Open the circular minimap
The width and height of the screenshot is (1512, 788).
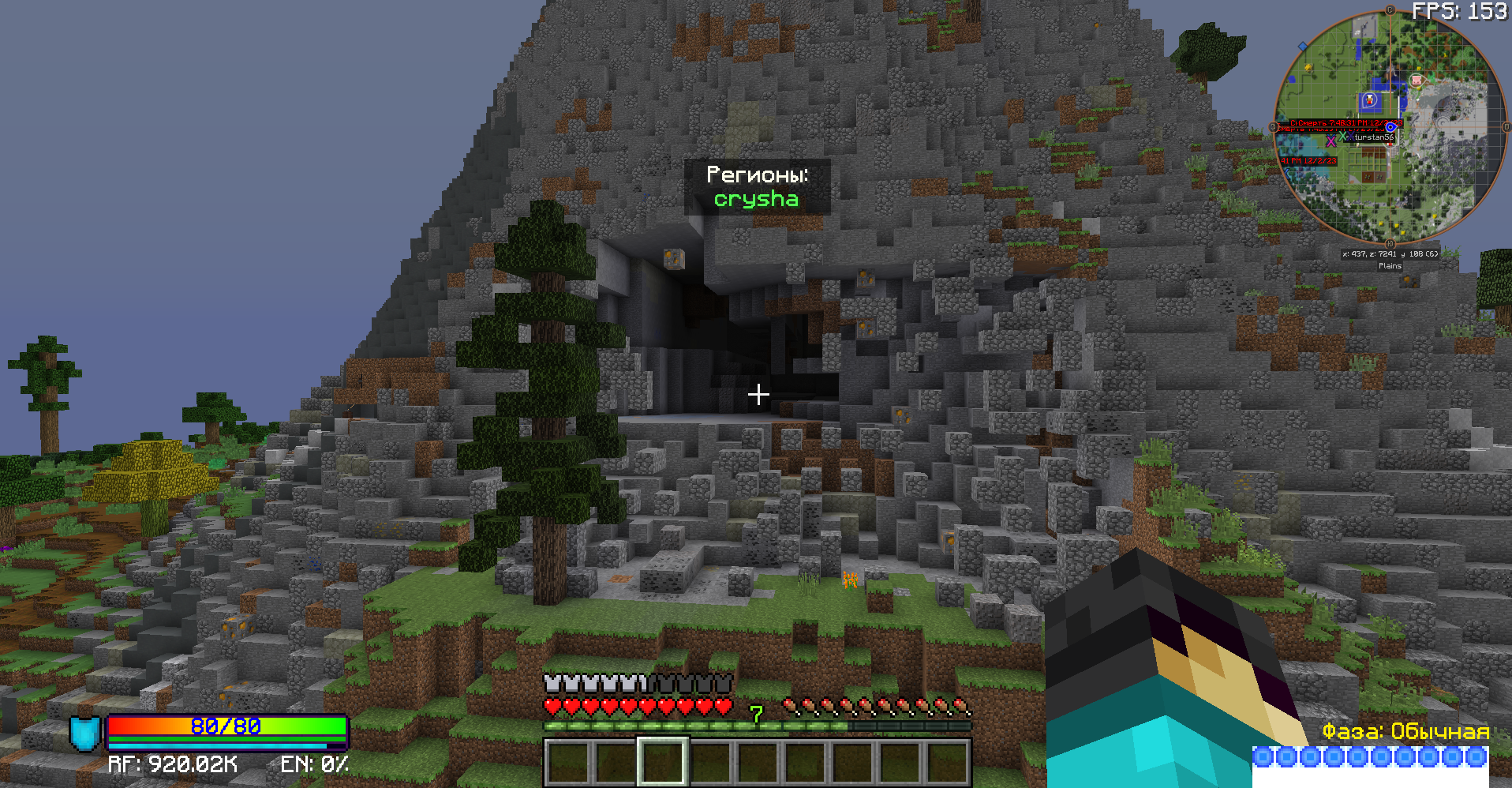click(x=1390, y=126)
